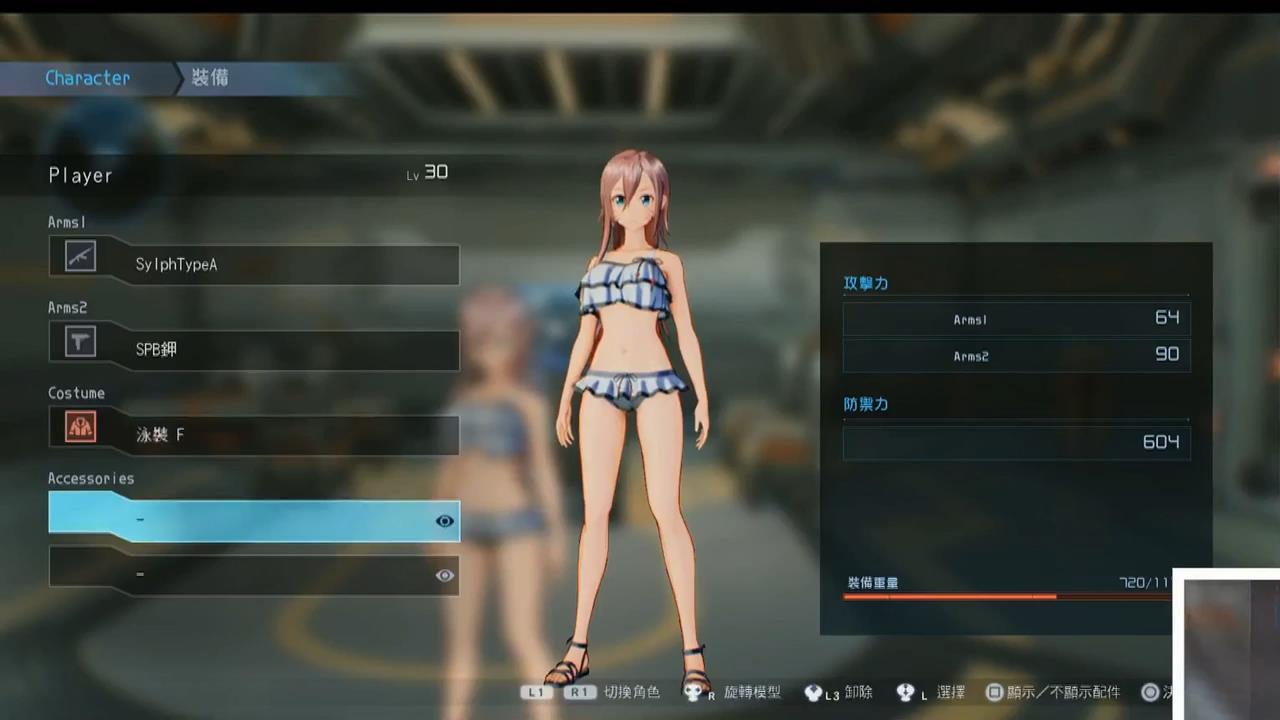Screen dimensions: 1280x720
Task: Select the empty second accessory slot
Action: [250, 574]
